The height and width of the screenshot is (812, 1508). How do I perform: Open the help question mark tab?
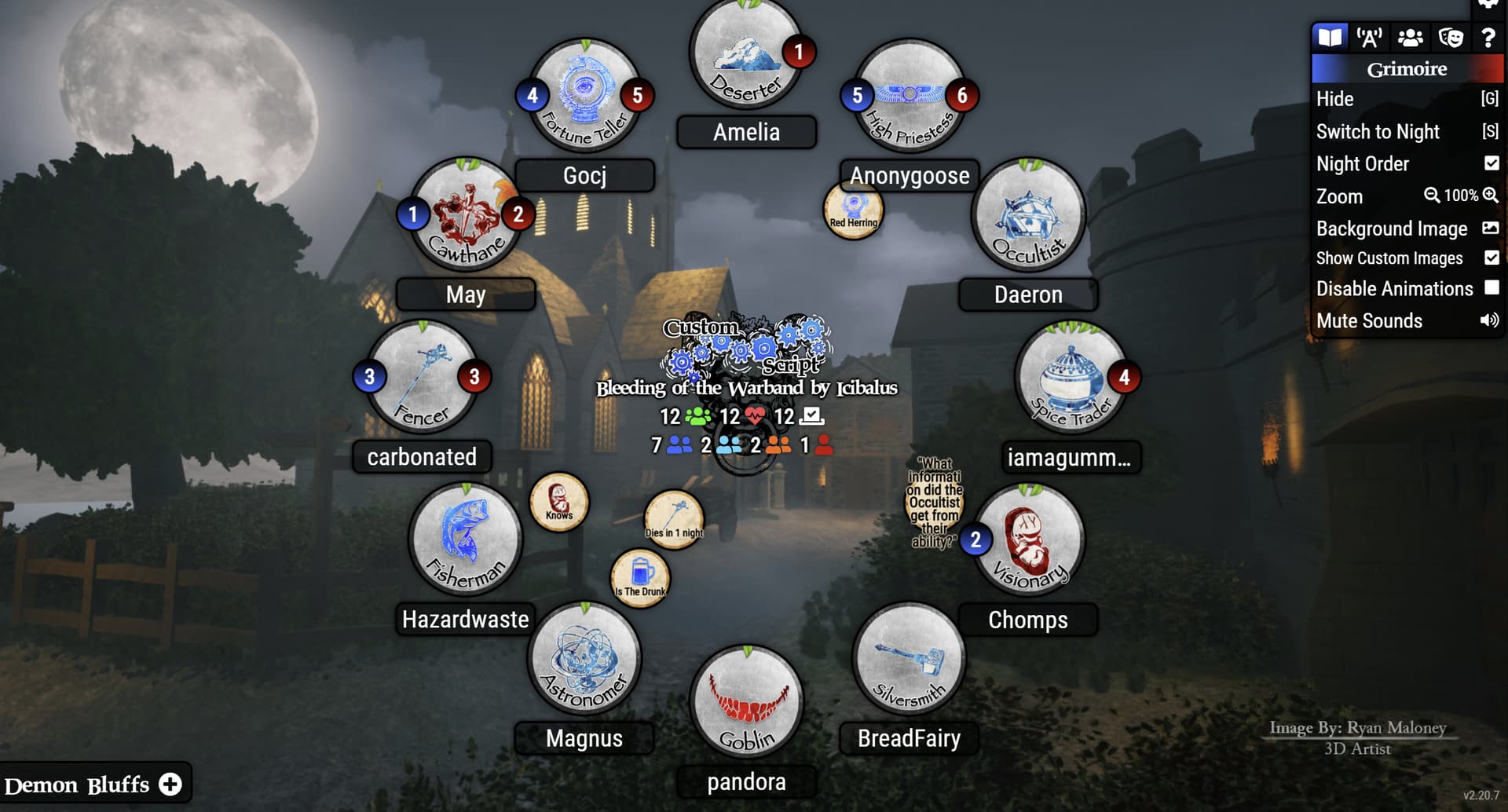[x=1488, y=37]
